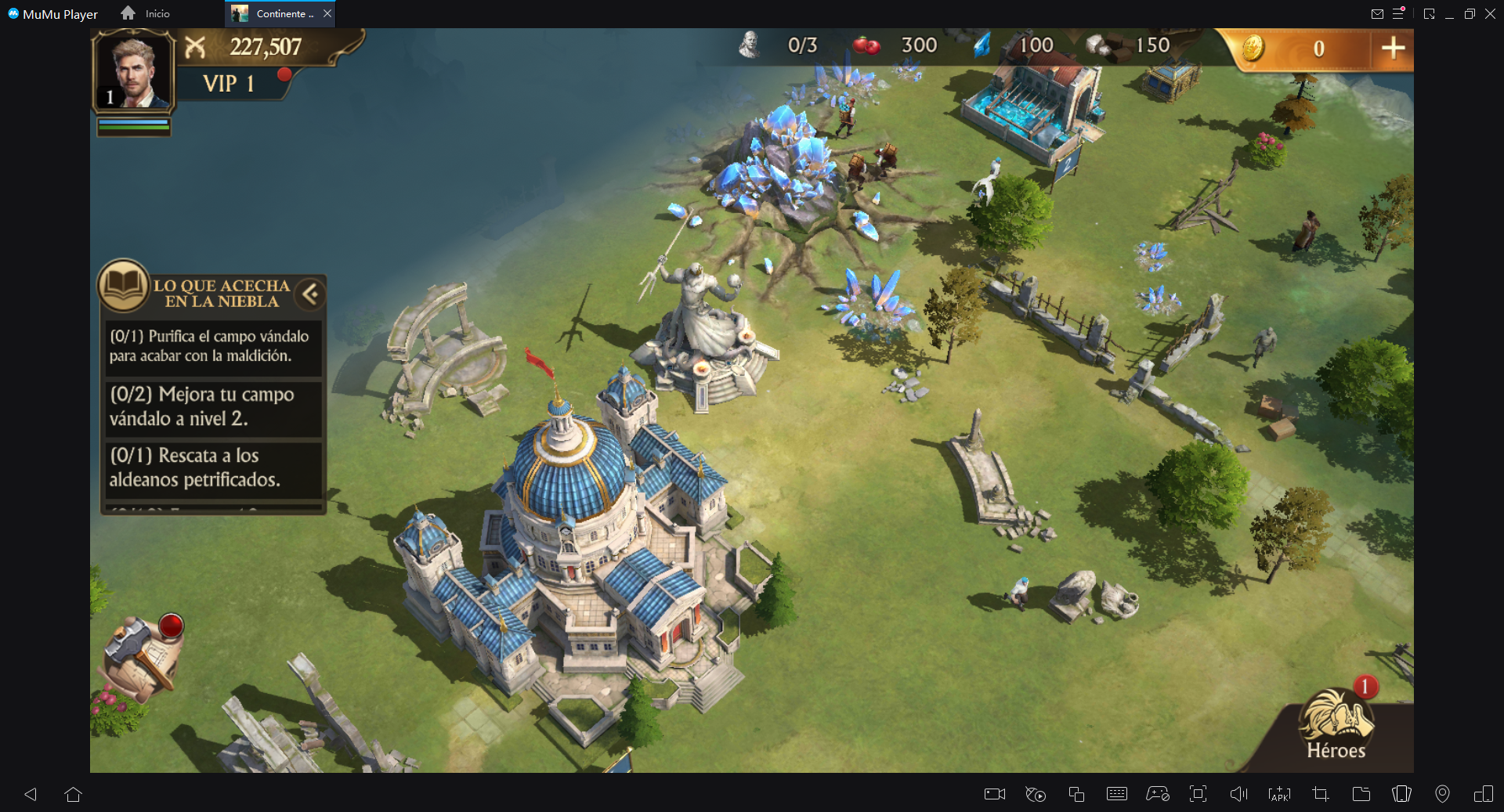Open the VIP 1 panel
This screenshot has width=1504, height=812.
[x=229, y=84]
